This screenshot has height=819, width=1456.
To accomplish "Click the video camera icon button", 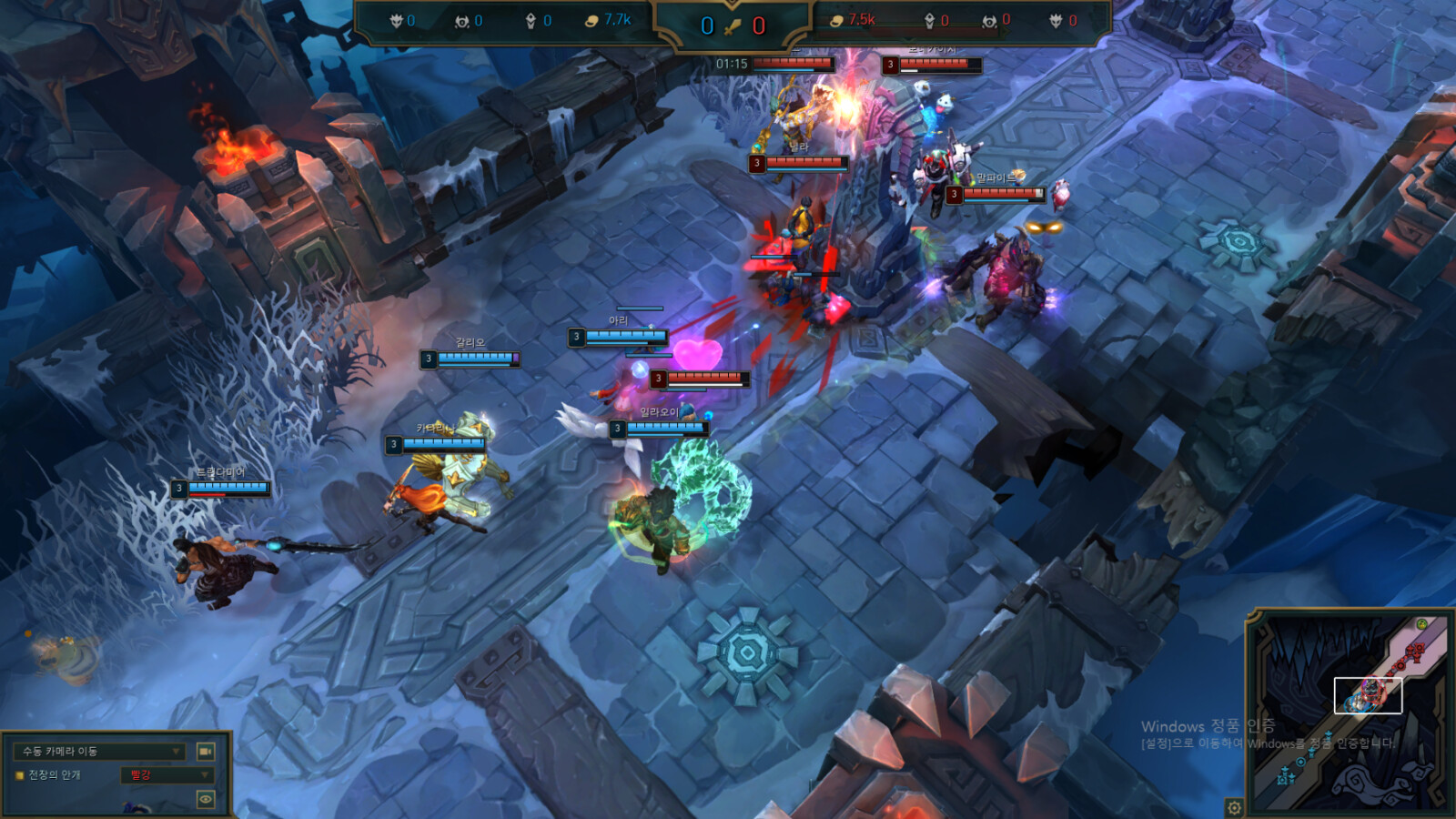I will point(206,752).
